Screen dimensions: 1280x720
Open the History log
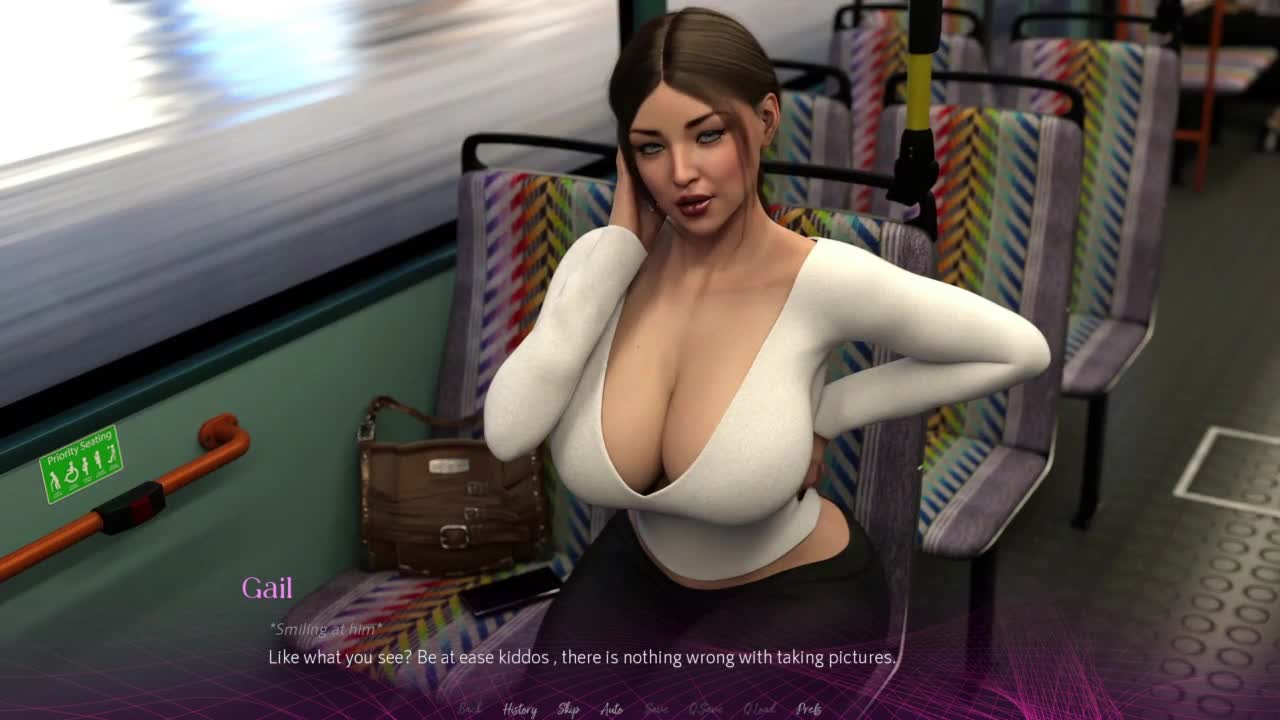519,709
